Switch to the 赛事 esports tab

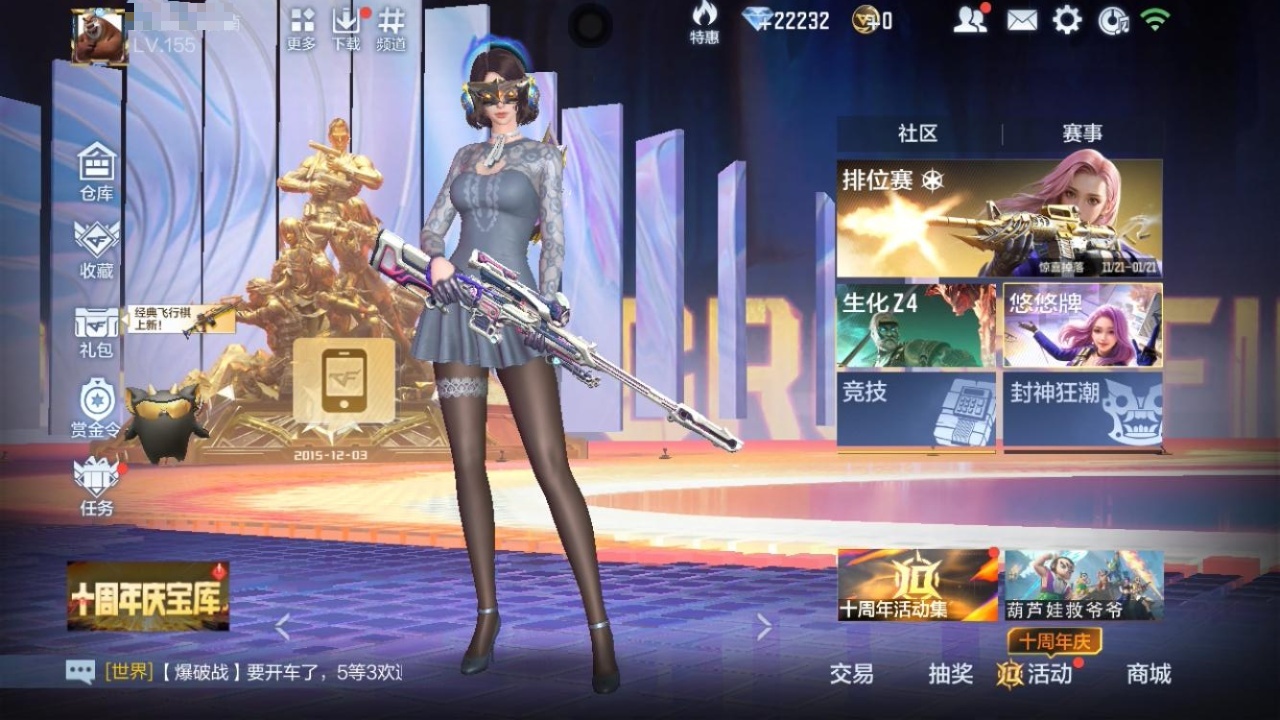[x=1082, y=133]
